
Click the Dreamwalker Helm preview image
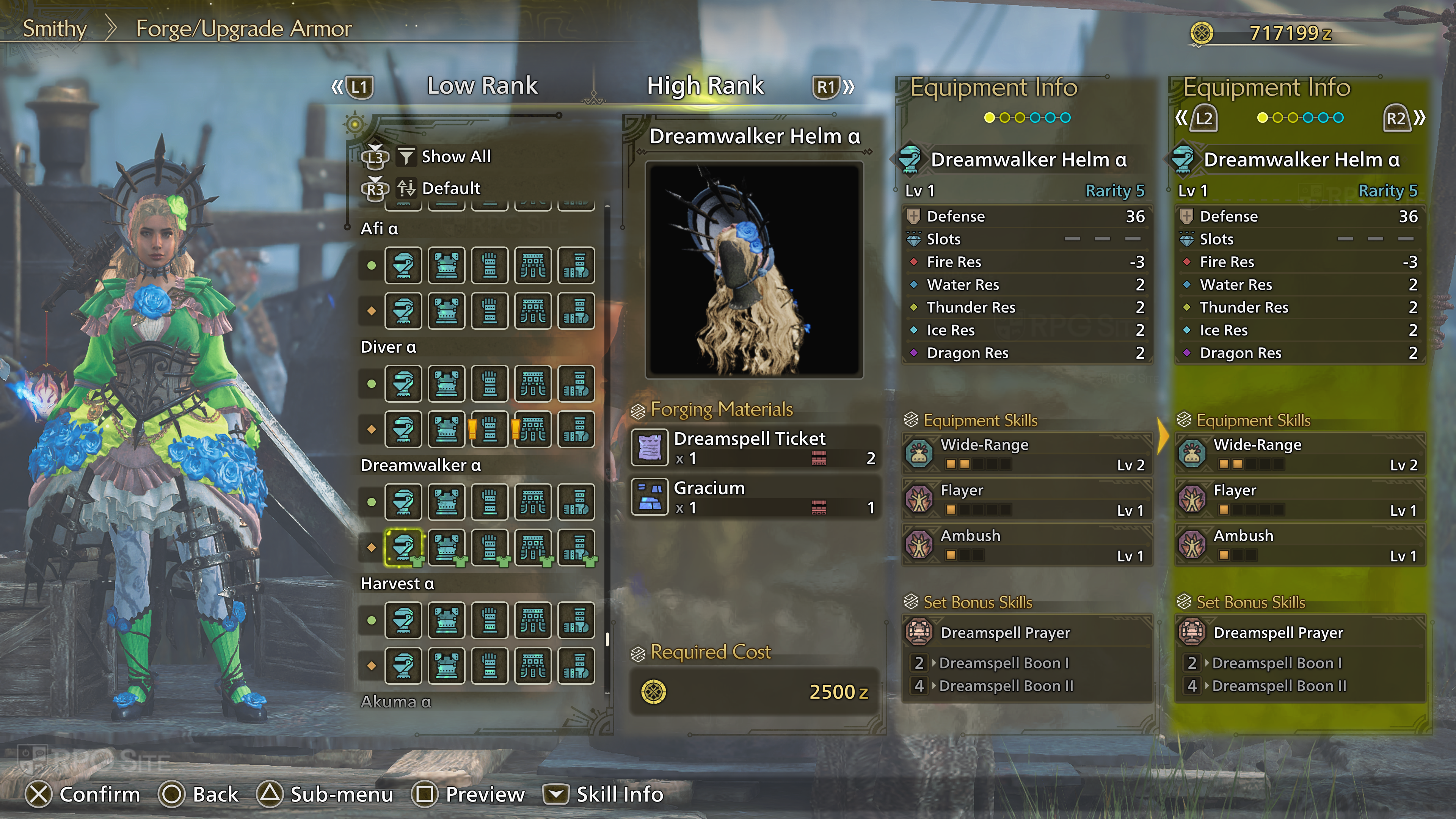(x=754, y=270)
